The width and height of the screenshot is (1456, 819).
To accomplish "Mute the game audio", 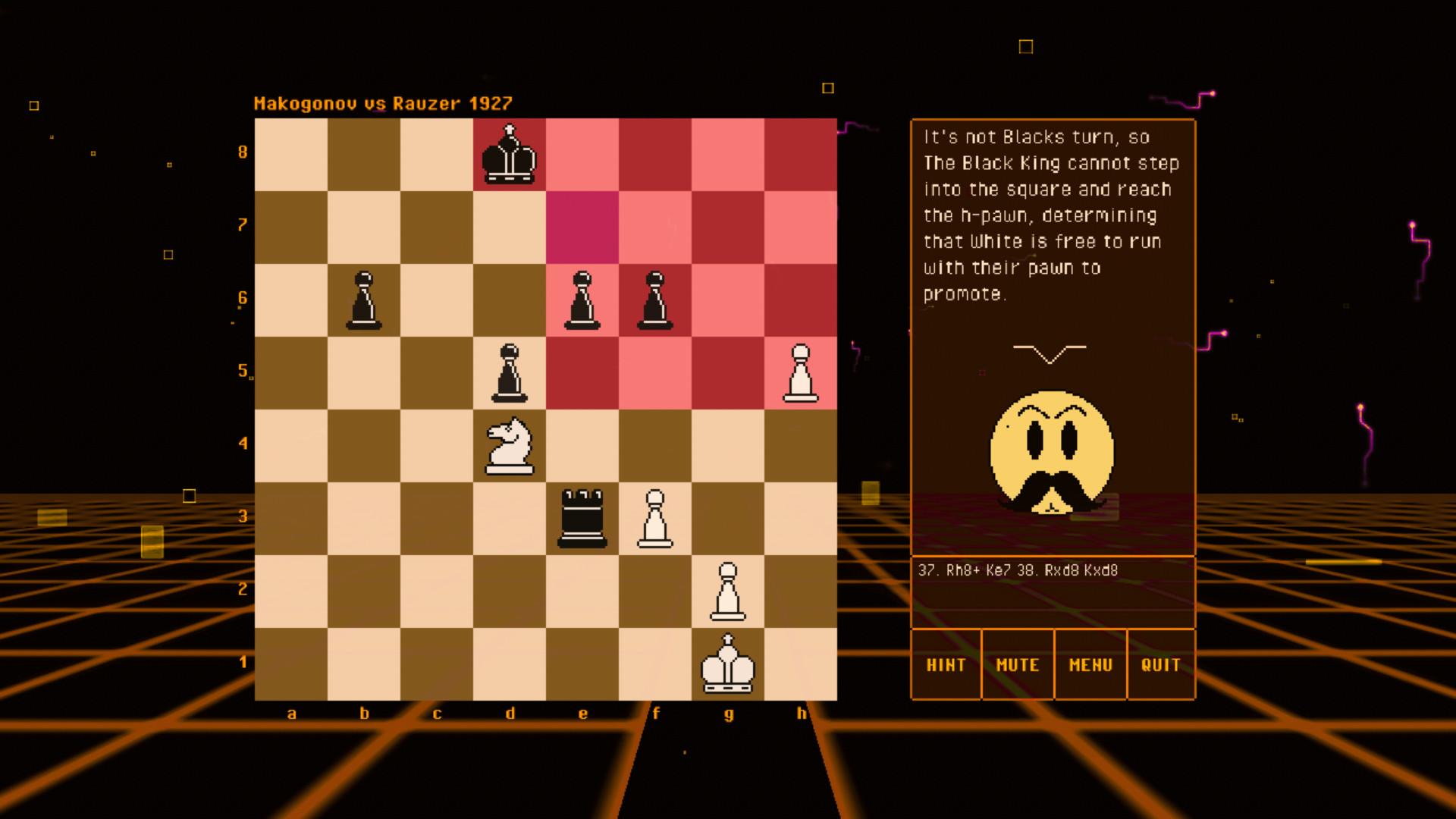I will 1017,664.
